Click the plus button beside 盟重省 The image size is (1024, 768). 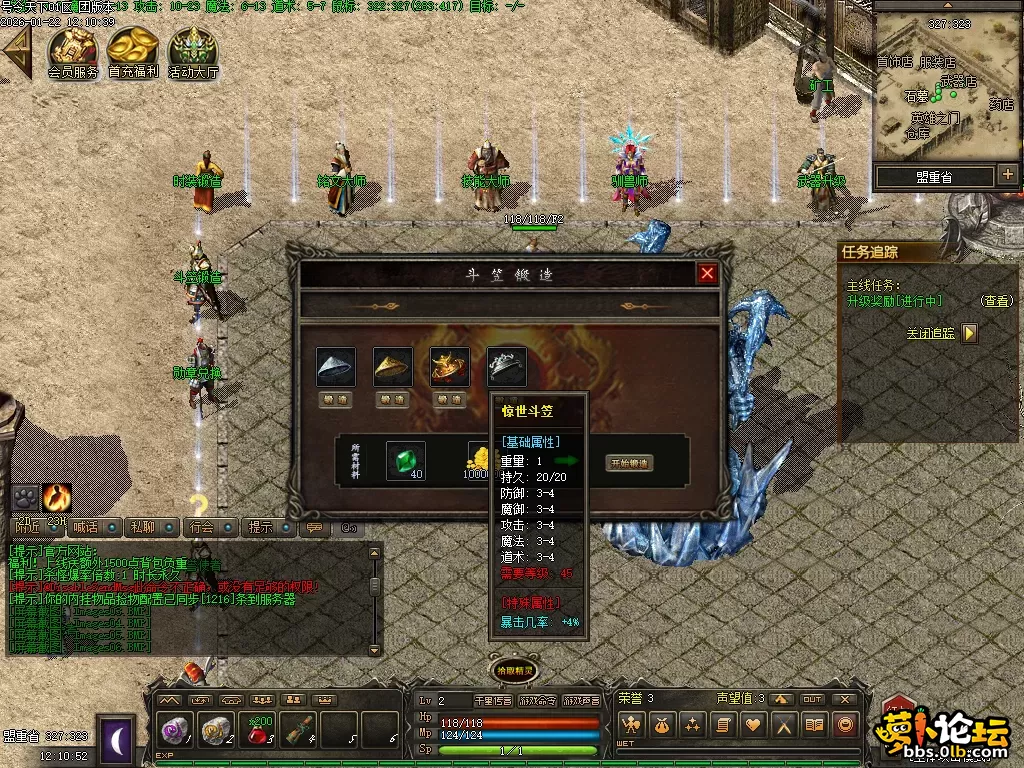(1007, 175)
